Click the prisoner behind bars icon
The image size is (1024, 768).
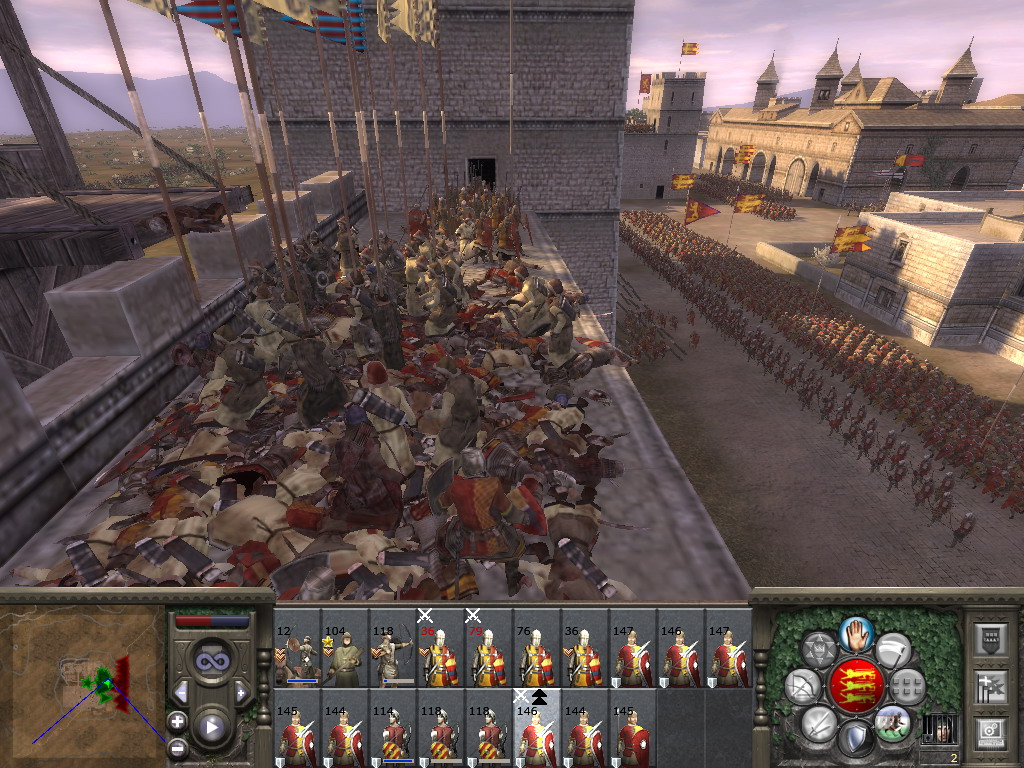click(937, 728)
